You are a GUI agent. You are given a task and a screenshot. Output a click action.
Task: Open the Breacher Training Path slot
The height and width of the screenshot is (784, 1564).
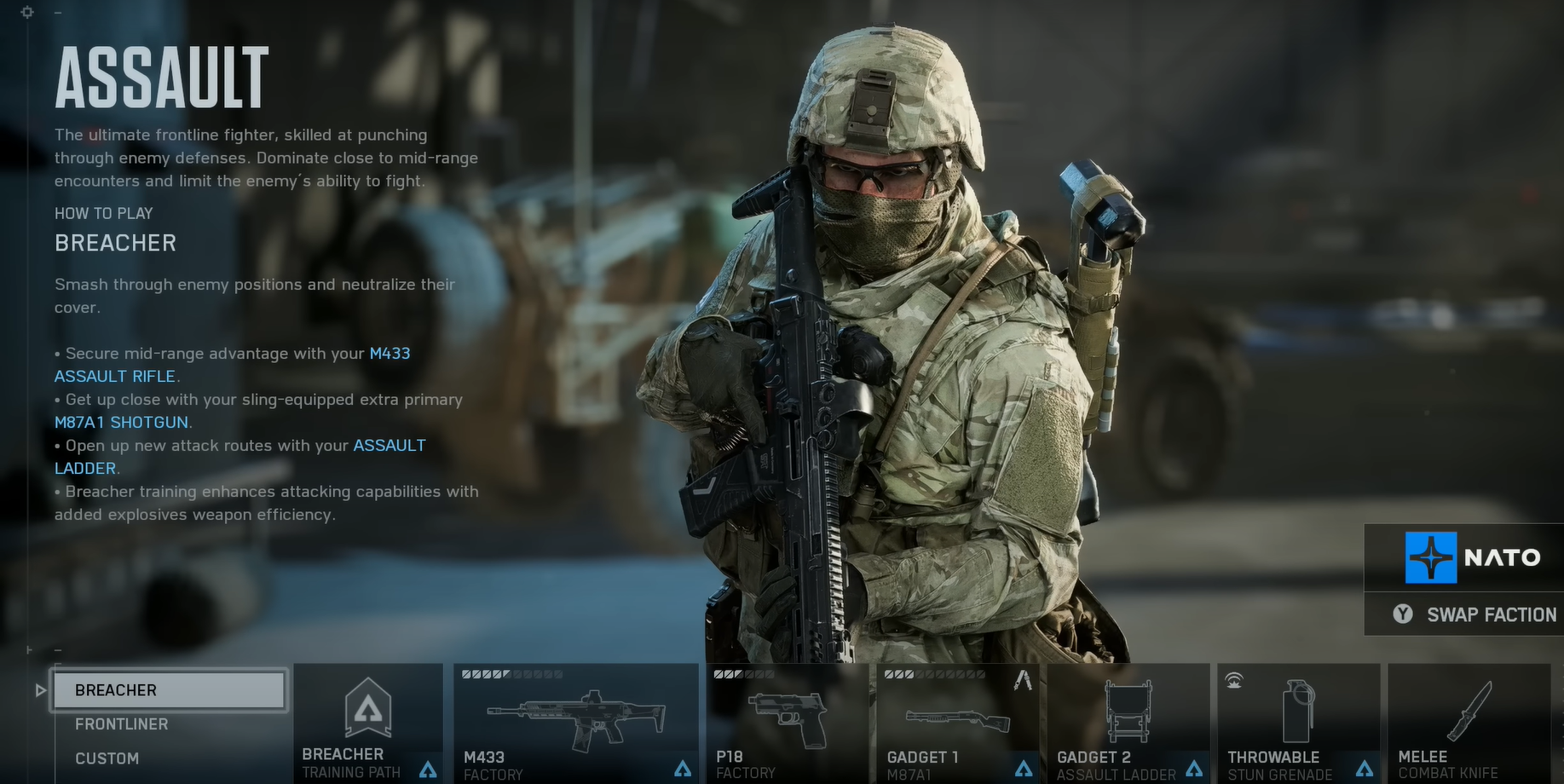click(368, 723)
